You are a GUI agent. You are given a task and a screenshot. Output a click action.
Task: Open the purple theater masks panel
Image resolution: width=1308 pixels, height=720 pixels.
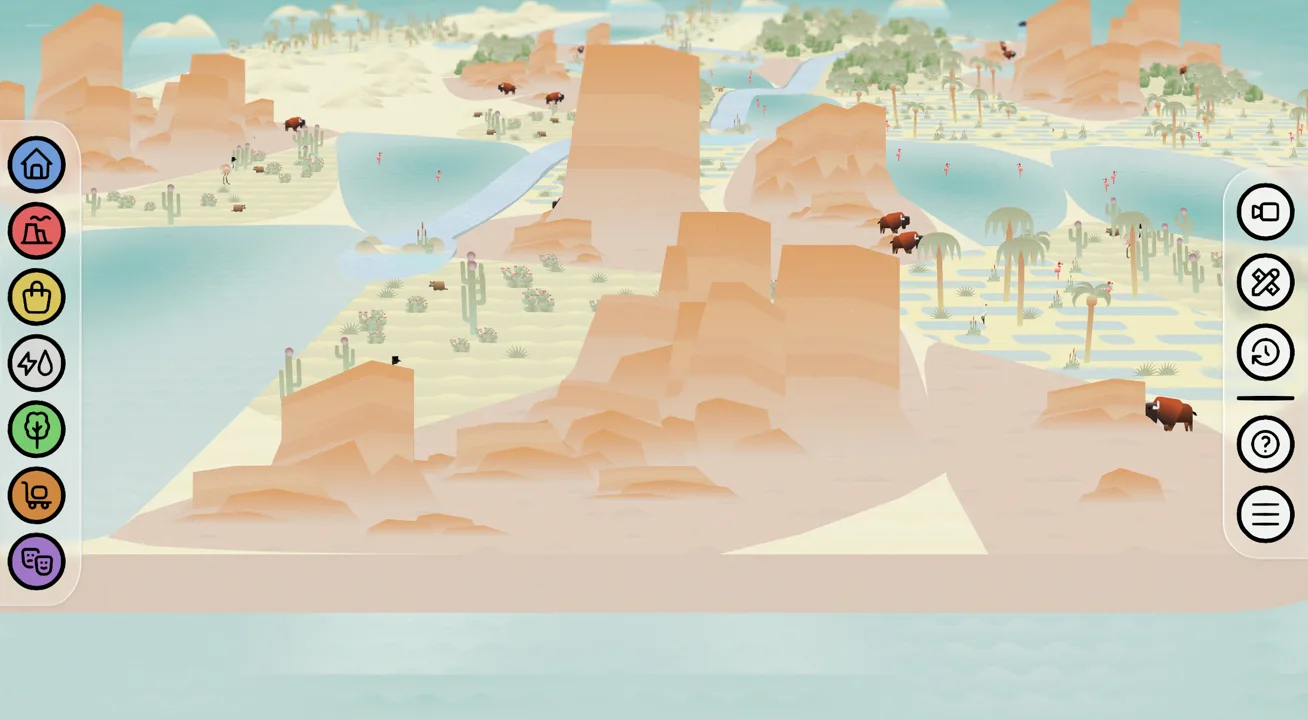pyautogui.click(x=36, y=561)
